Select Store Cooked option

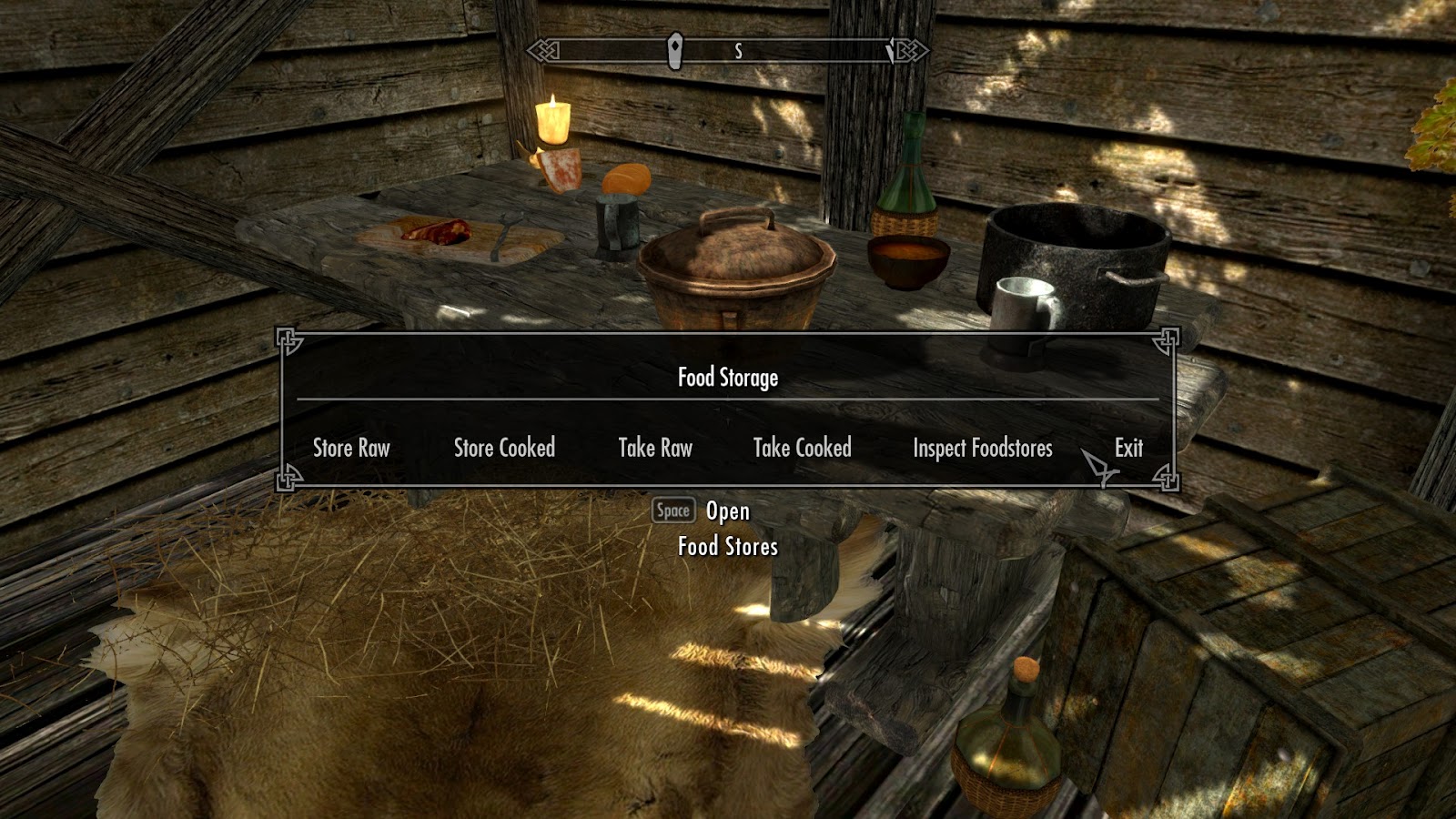pos(505,449)
